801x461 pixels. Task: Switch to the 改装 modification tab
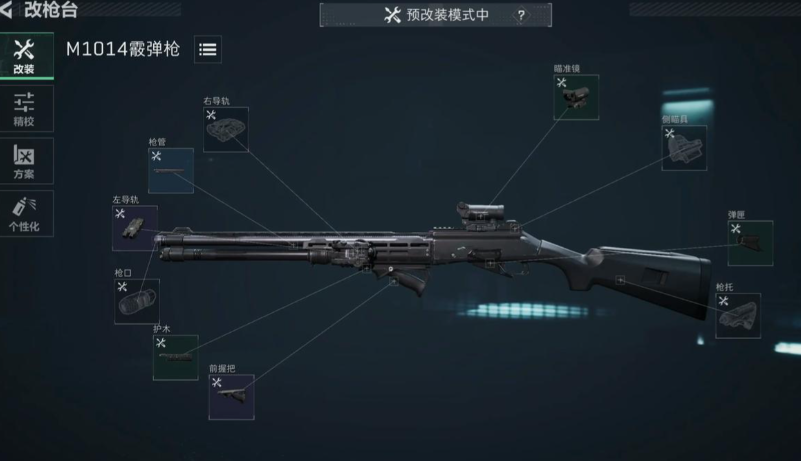pos(25,56)
